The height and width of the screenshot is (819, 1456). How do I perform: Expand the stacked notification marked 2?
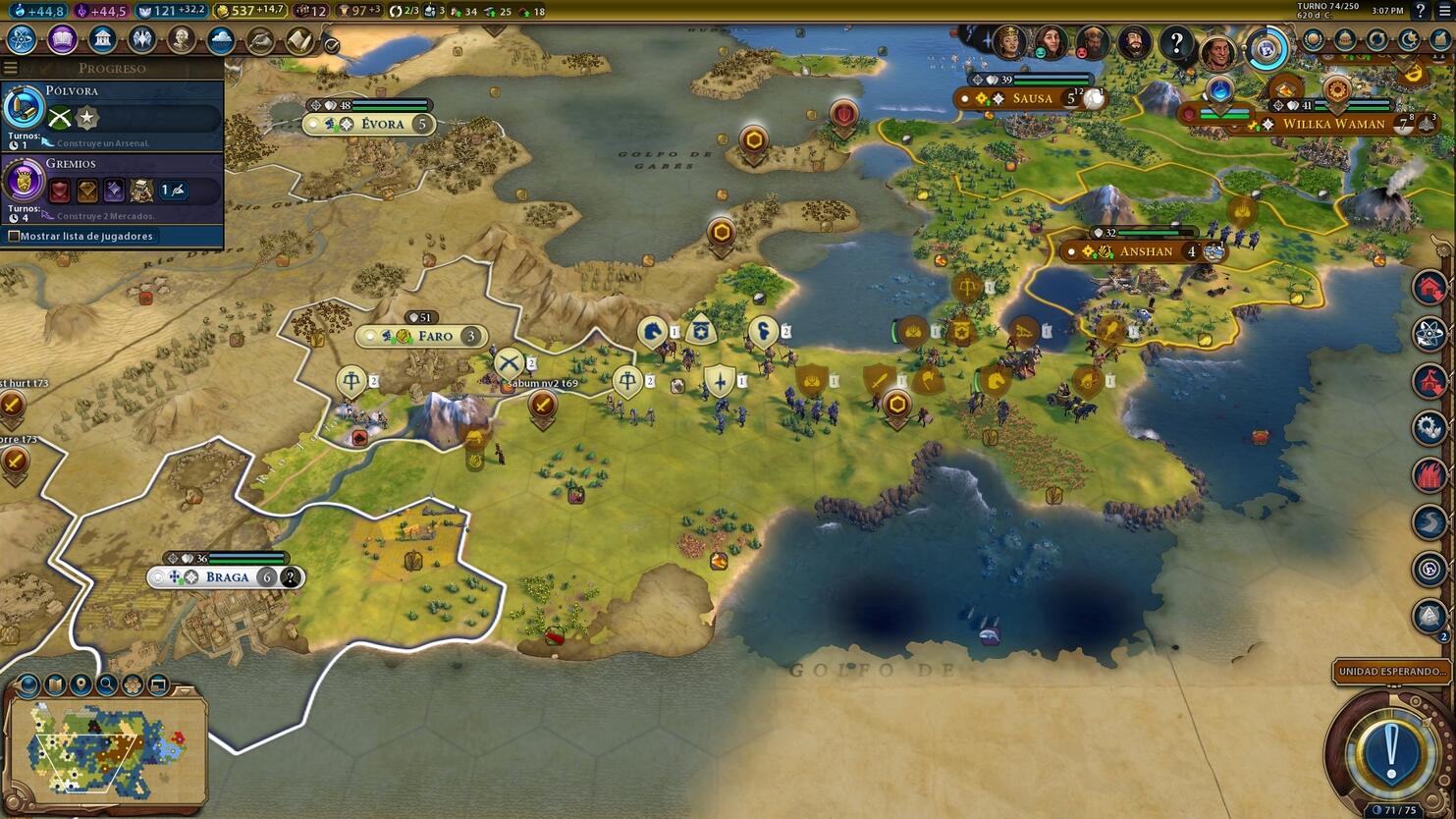[1428, 613]
